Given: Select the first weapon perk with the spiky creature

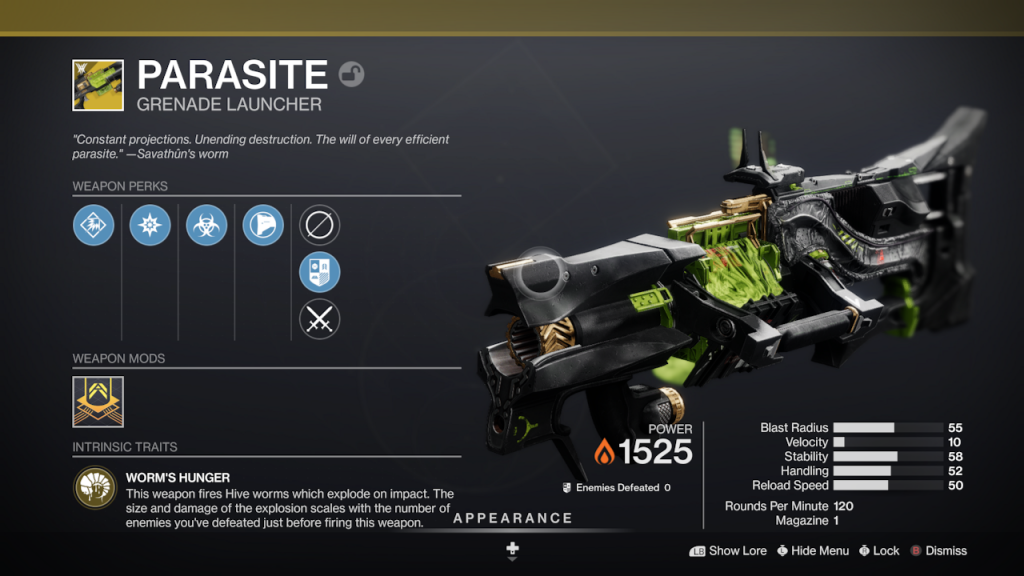Looking at the screenshot, I should coord(93,225).
